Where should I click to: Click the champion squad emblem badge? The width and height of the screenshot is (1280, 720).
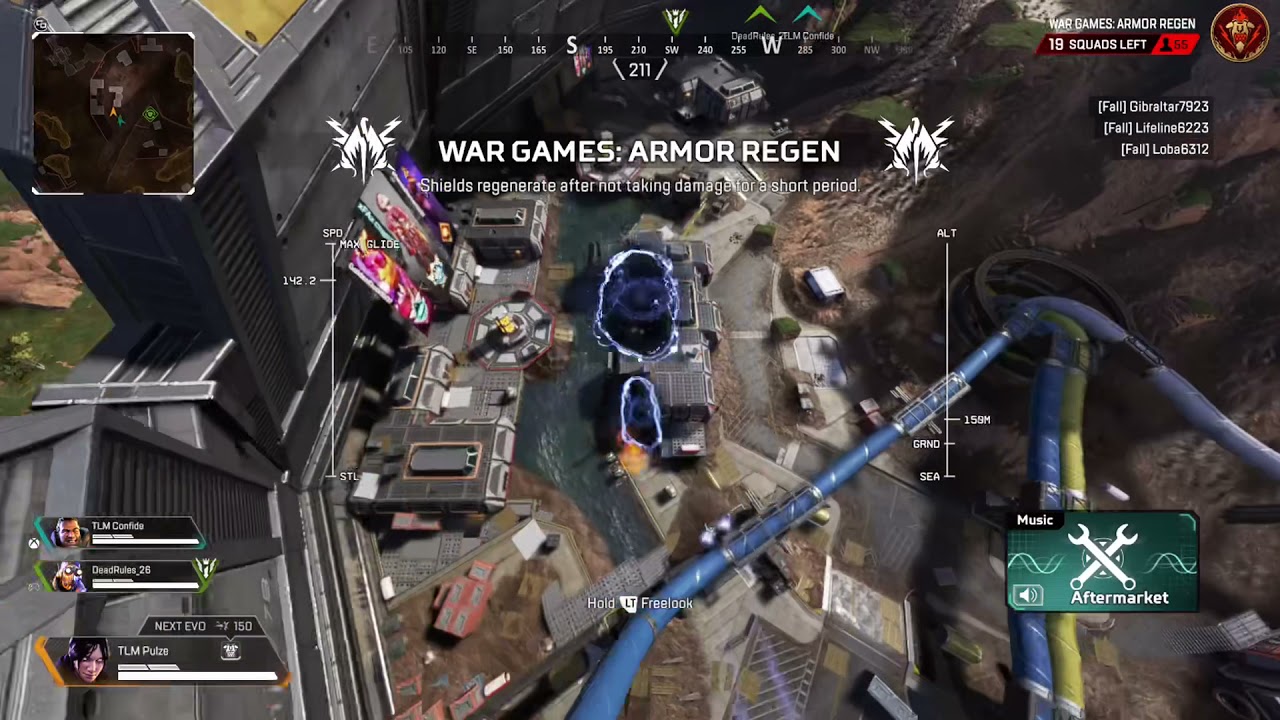pyautogui.click(x=1240, y=33)
